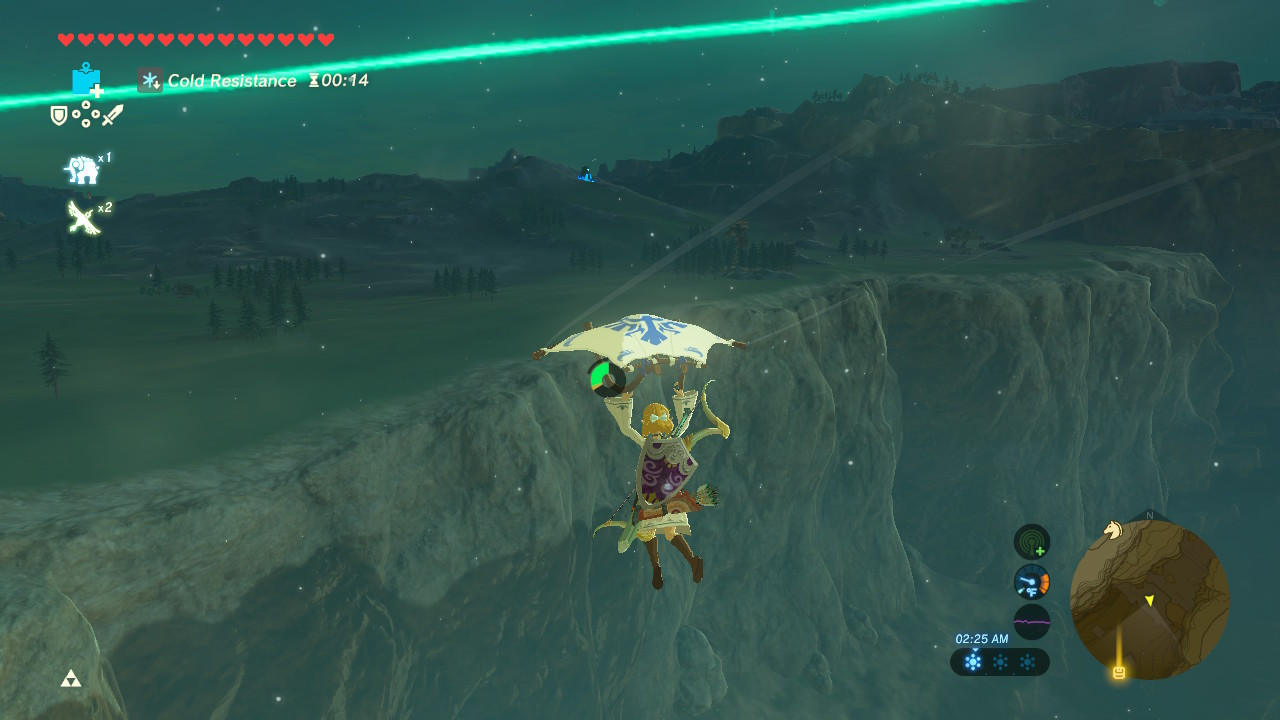
Task: Select the noise level meter icon
Action: click(1031, 621)
